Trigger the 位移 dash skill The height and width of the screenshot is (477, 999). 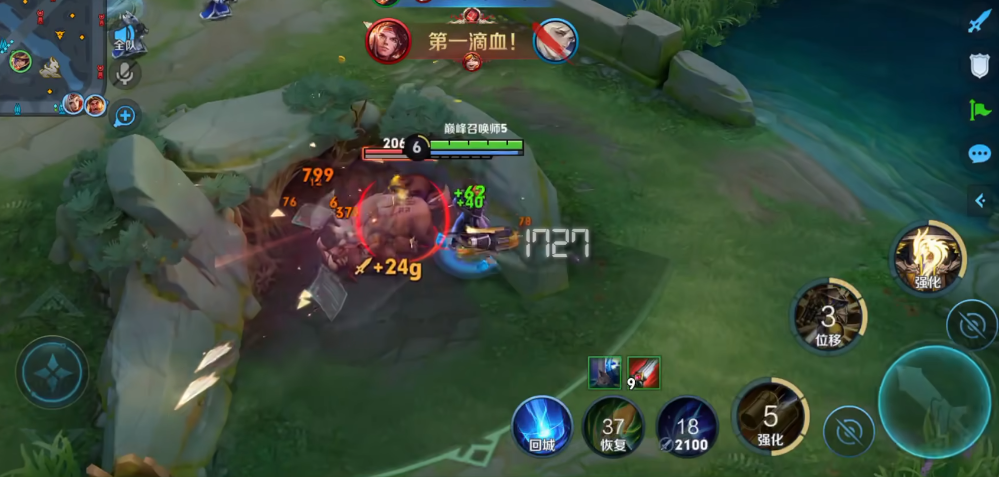coord(828,317)
